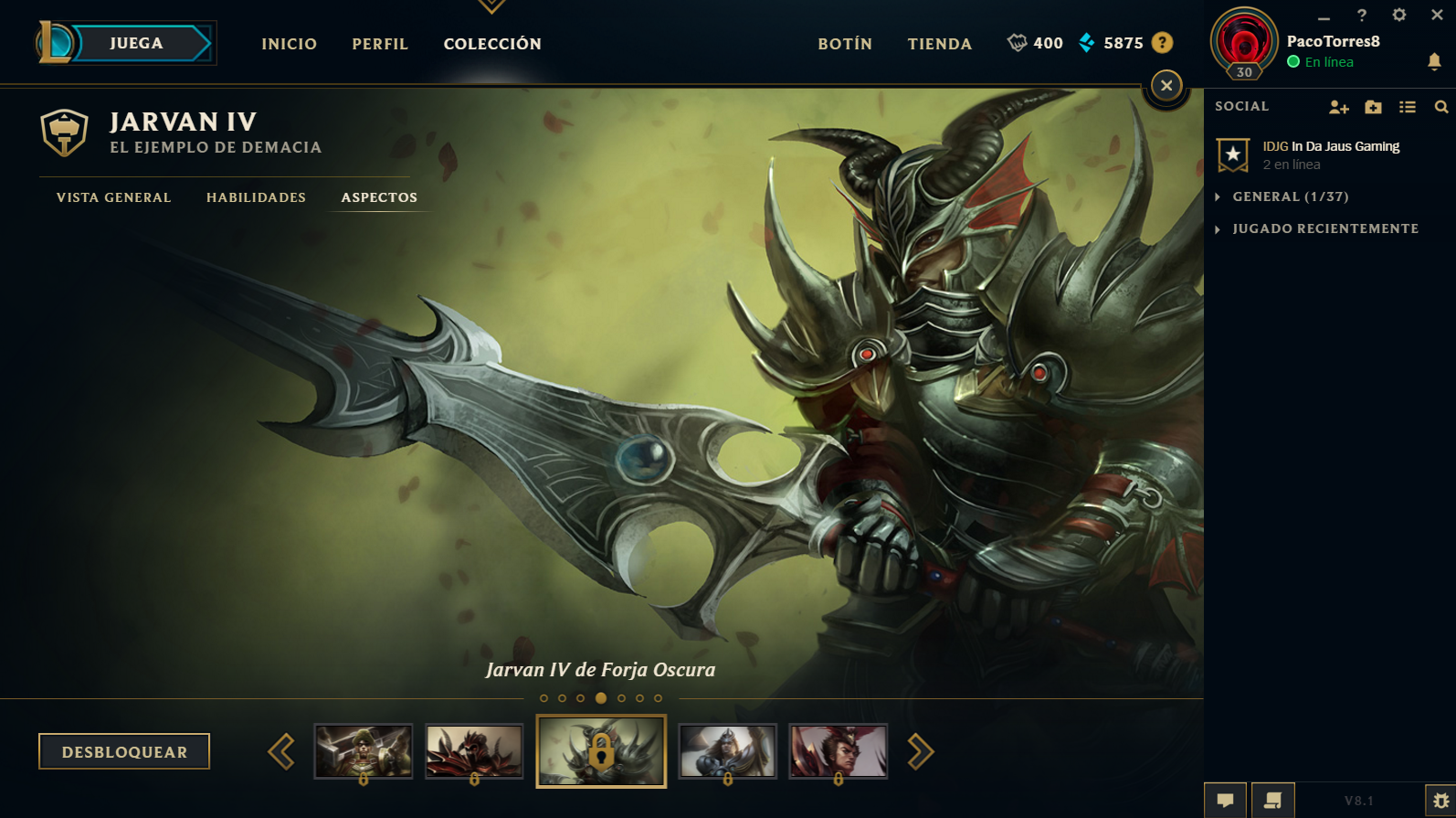The image size is (1456, 818).
Task: Open the notifications bell
Action: coord(1434,61)
